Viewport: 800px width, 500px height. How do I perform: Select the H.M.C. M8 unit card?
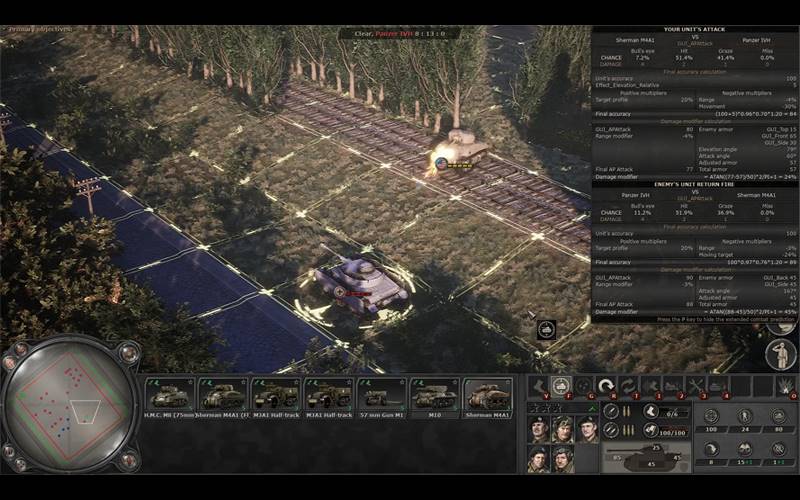click(x=170, y=395)
